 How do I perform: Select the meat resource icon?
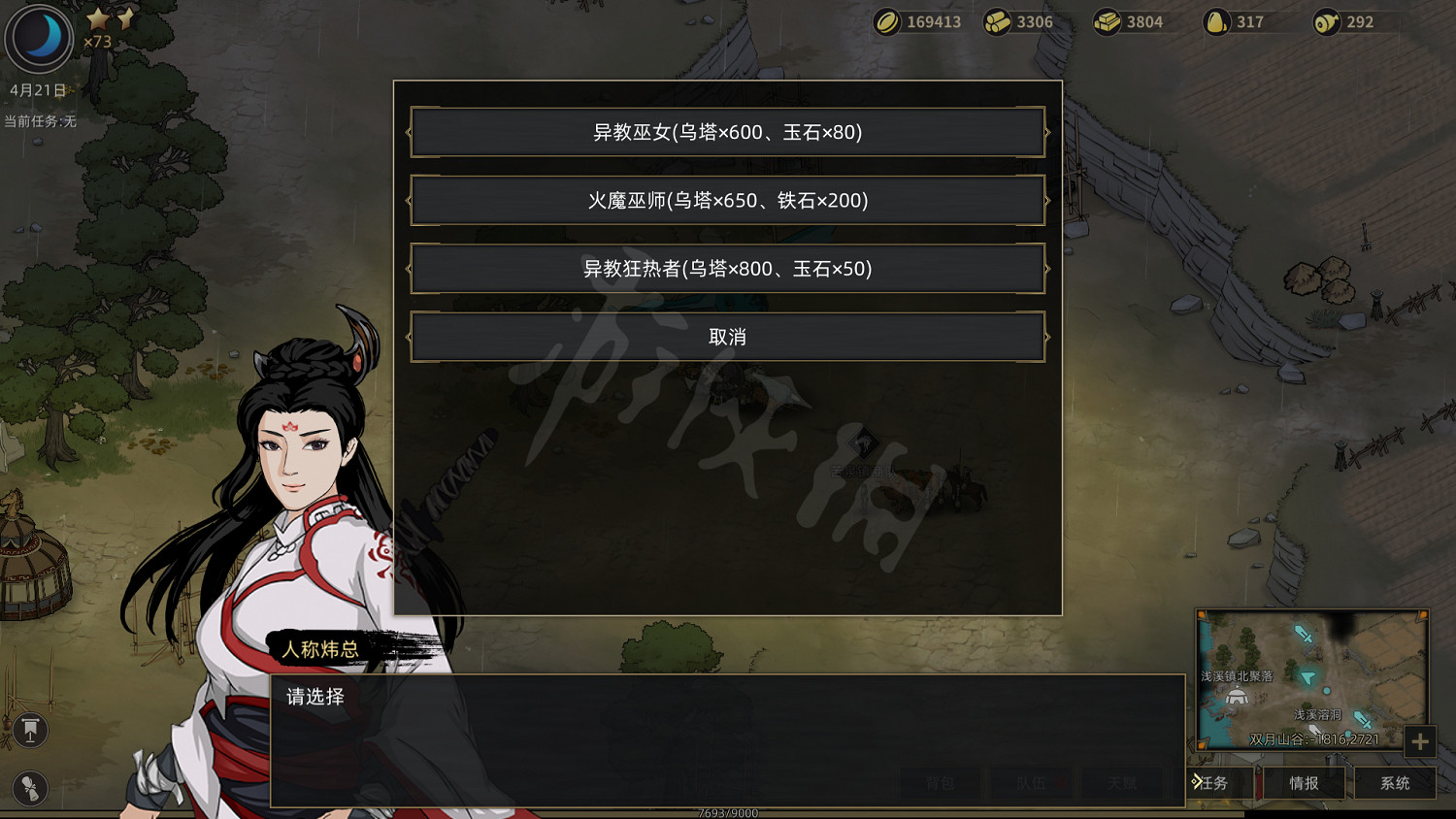(1327, 21)
